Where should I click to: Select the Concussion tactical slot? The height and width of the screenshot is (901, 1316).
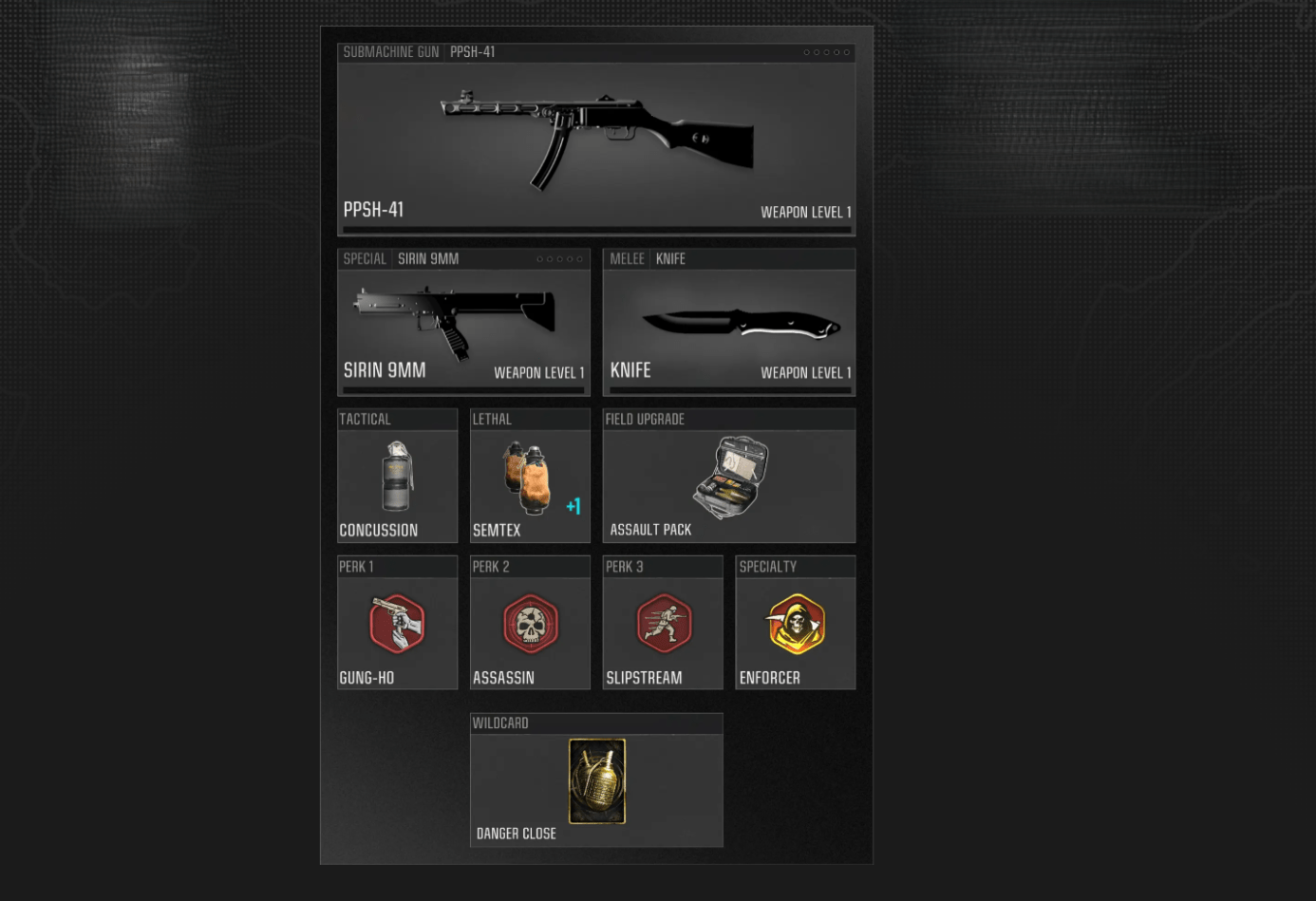pos(397,478)
